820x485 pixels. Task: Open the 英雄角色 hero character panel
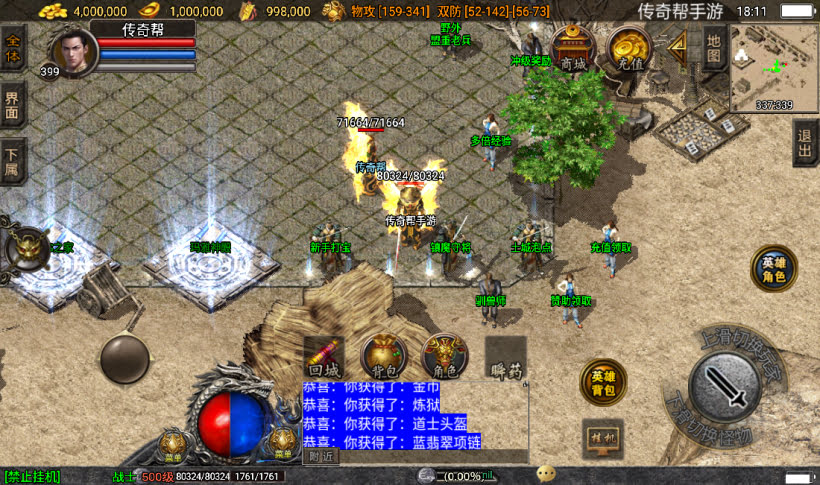[x=774, y=269]
